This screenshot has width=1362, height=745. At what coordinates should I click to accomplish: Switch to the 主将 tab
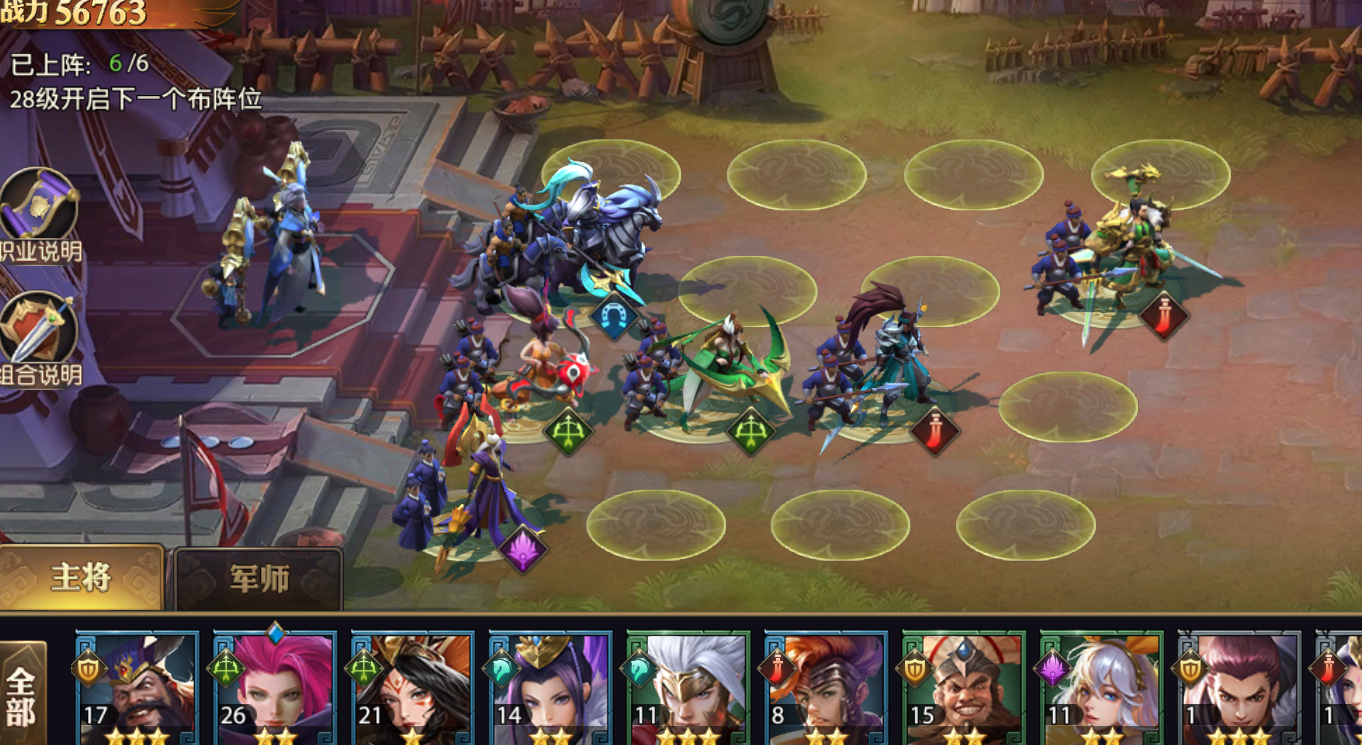tap(82, 578)
